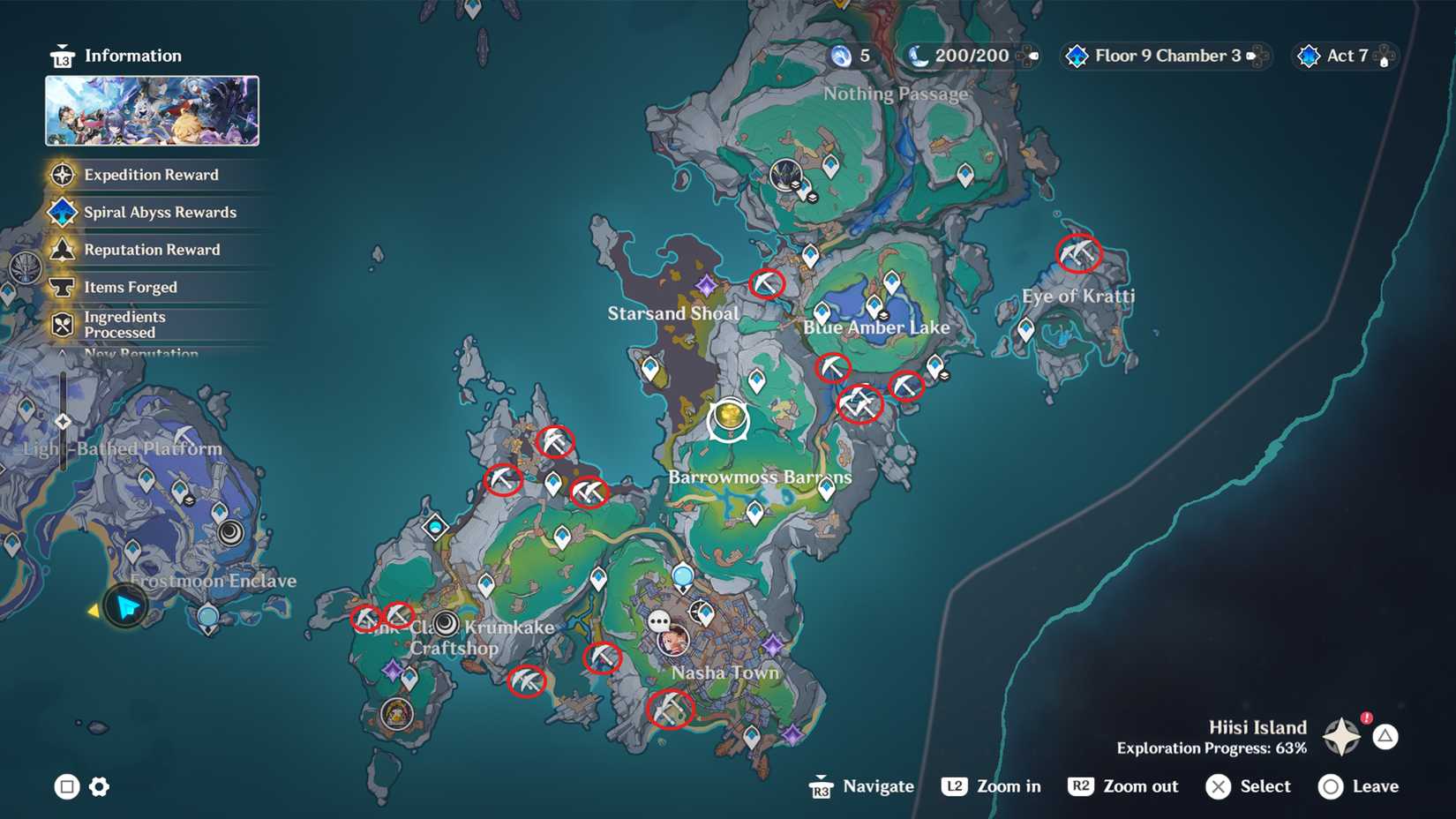1456x819 pixels.
Task: Select Spiral Abyss Rewards in the sidebar
Action: point(159,212)
